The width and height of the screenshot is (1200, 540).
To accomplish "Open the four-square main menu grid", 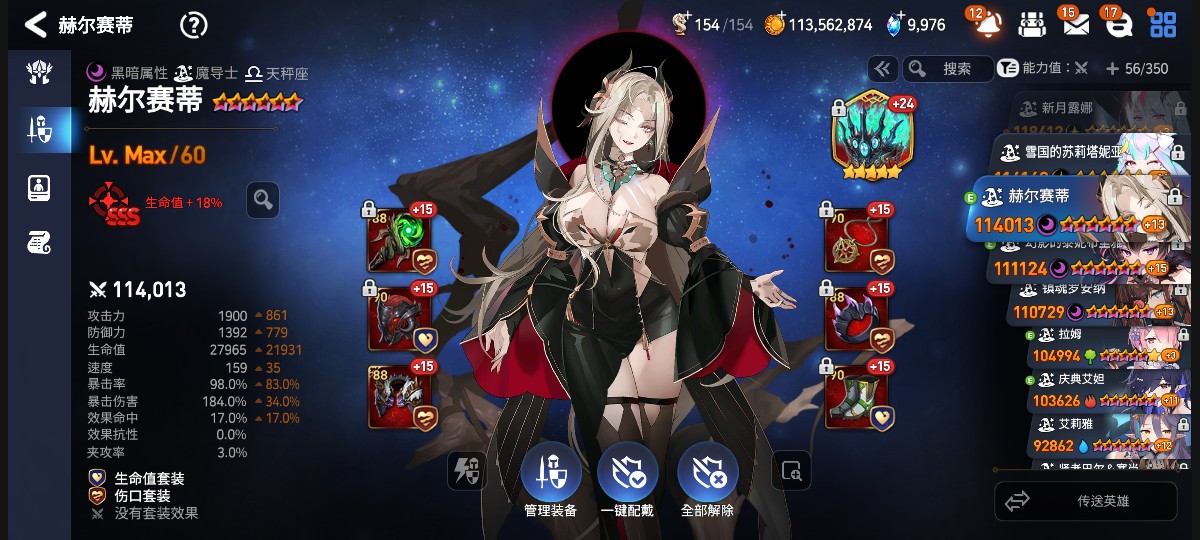I will (x=1162, y=24).
